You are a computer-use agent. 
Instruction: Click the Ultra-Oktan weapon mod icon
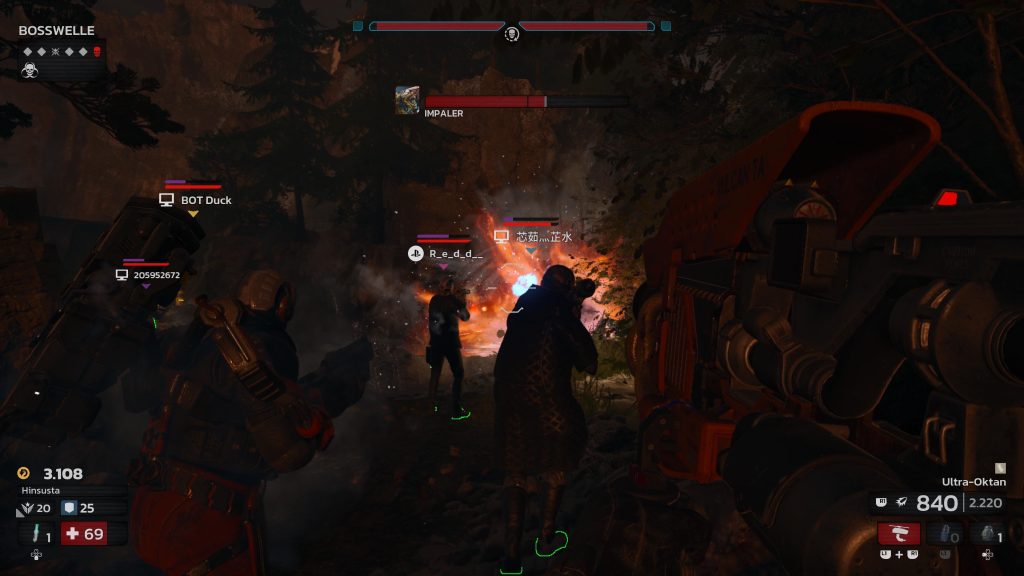998,467
